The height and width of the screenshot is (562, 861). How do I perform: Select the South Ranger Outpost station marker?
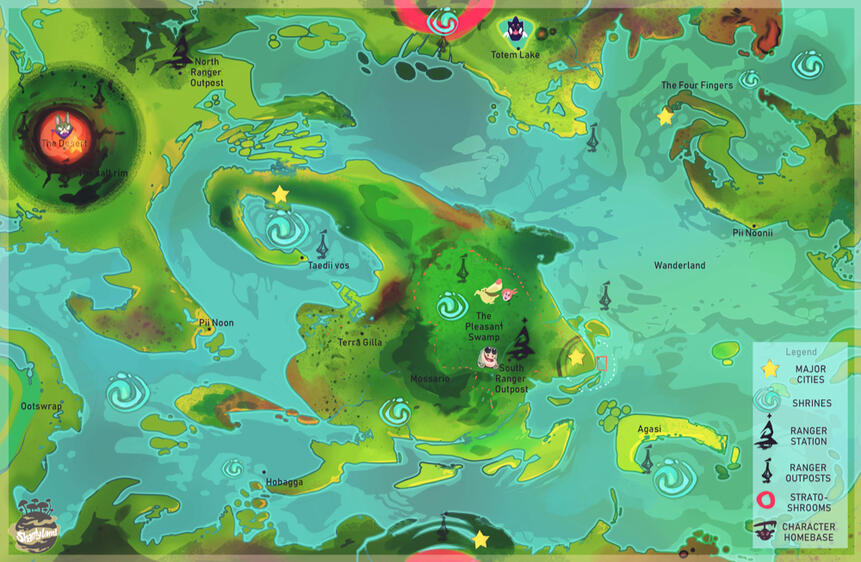pos(520,340)
